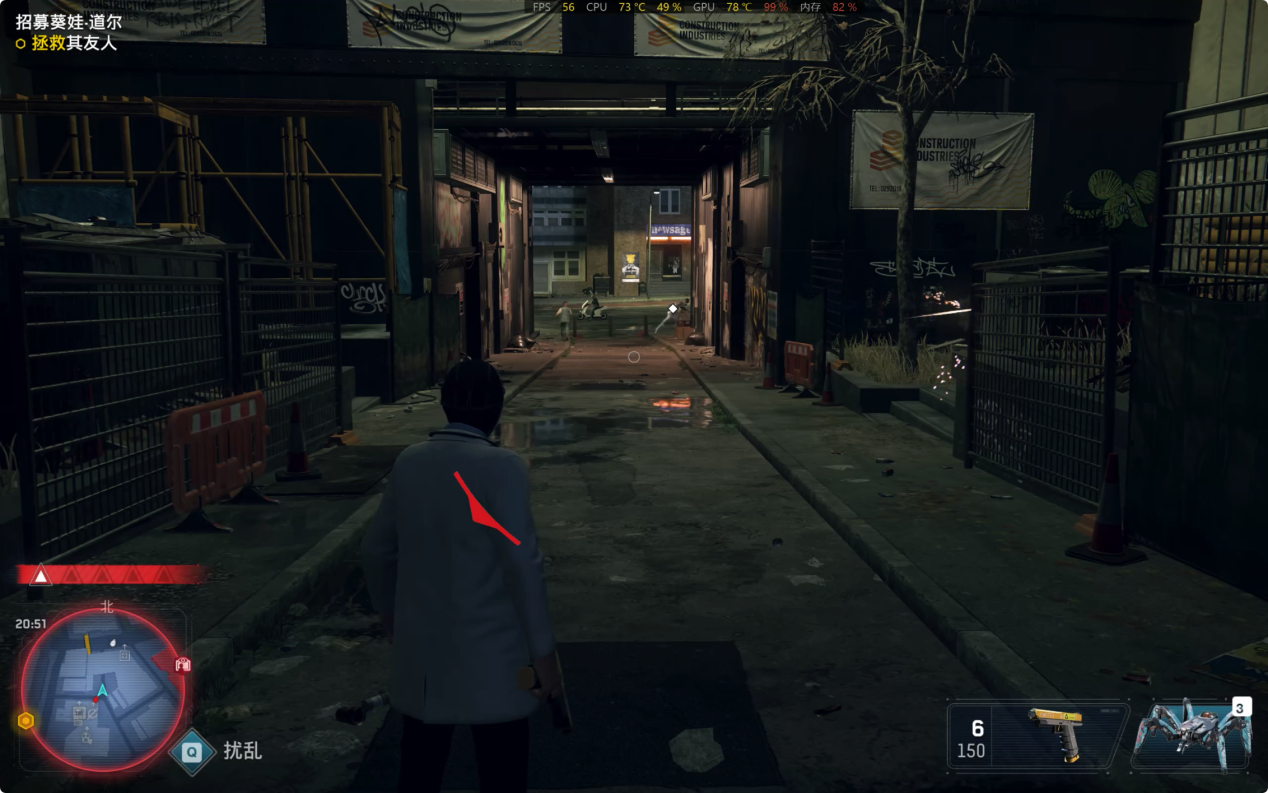
Task: Select the orange hexagon objective marker
Action: 26,720
